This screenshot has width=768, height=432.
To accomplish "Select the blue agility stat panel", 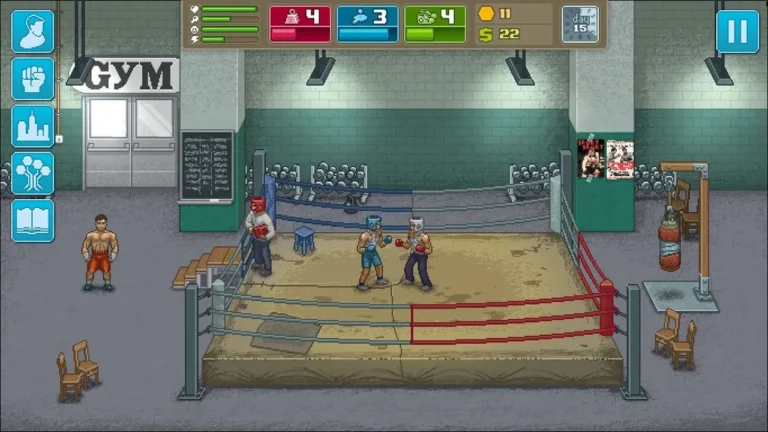I will 367,24.
